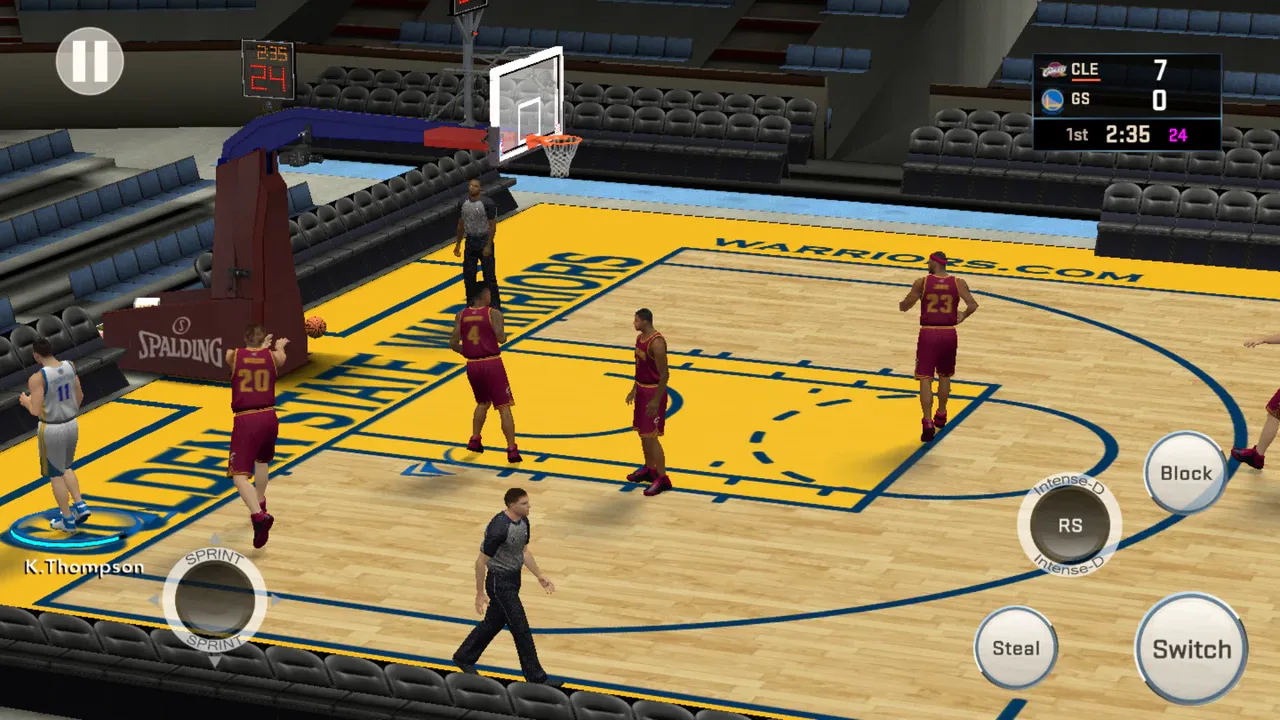Tap the pause icon in the top left
Image resolution: width=1280 pixels, height=720 pixels.
(x=88, y=60)
